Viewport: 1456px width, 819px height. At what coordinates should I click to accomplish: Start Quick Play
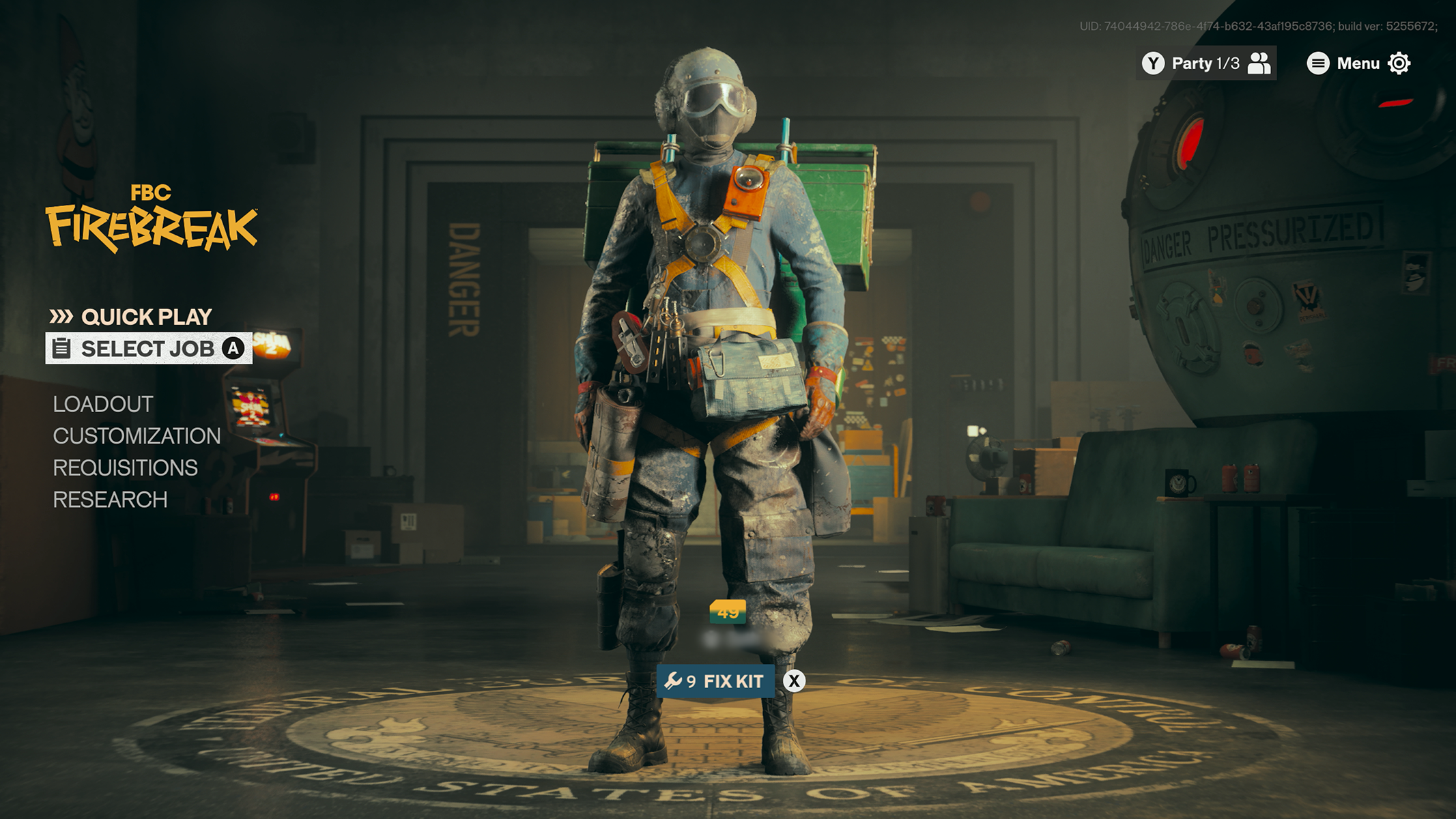coord(146,316)
